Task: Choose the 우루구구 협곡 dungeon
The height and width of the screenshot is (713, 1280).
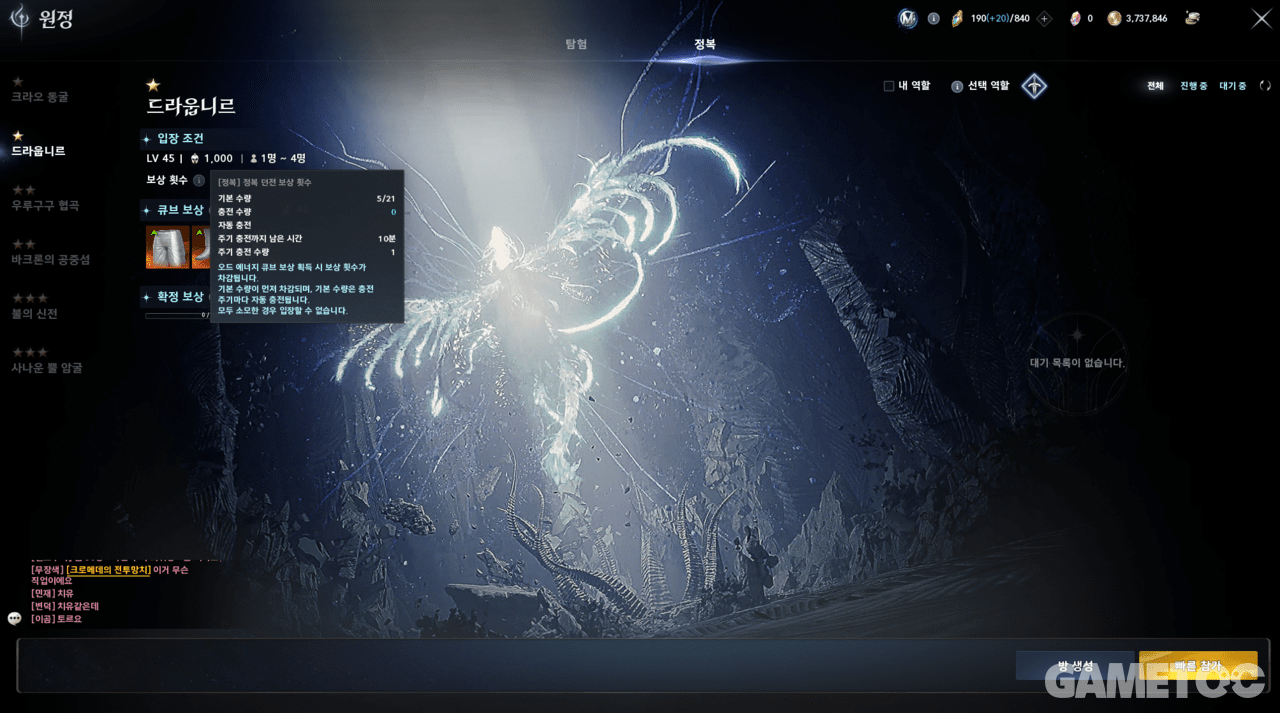Action: (45, 205)
